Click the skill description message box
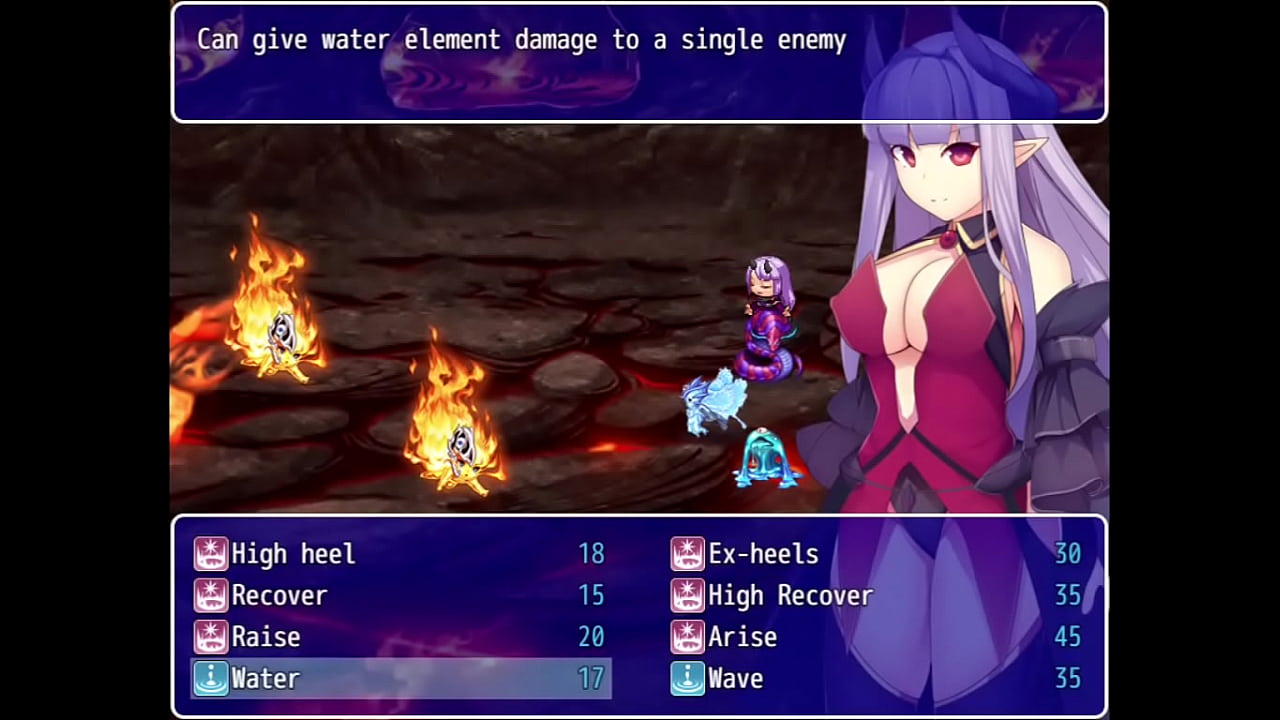 tap(640, 60)
